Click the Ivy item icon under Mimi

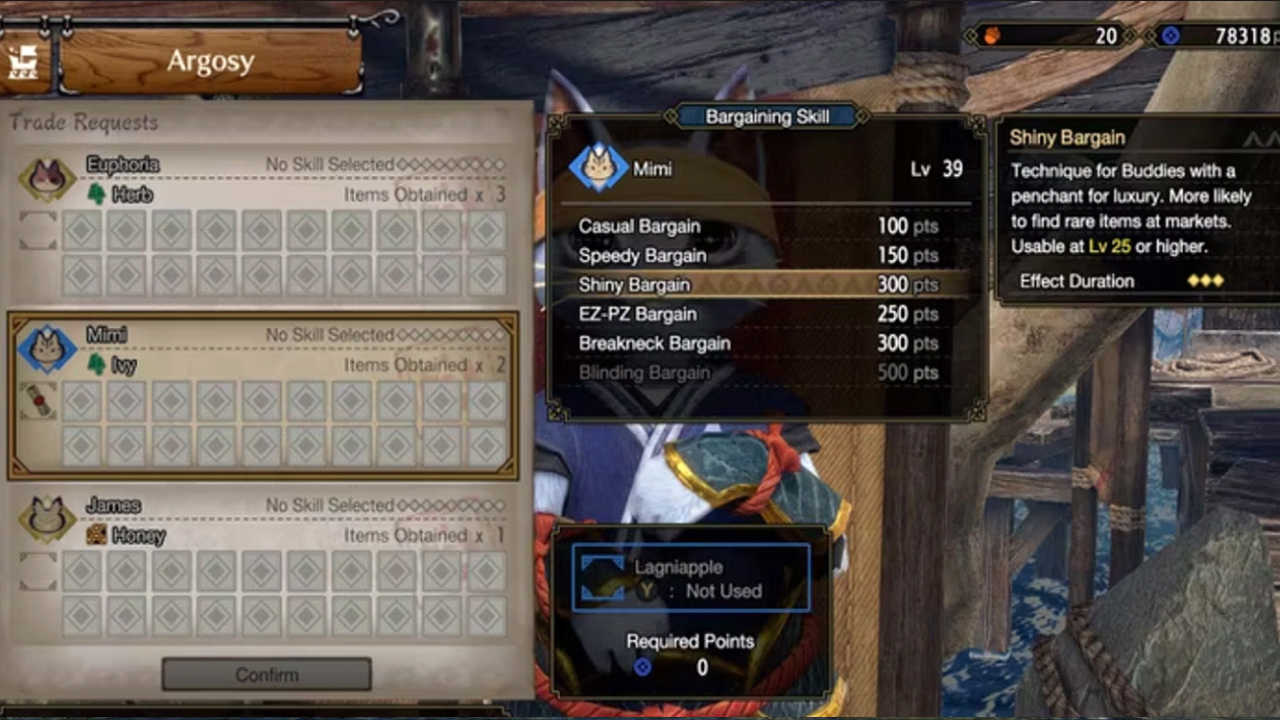point(97,366)
